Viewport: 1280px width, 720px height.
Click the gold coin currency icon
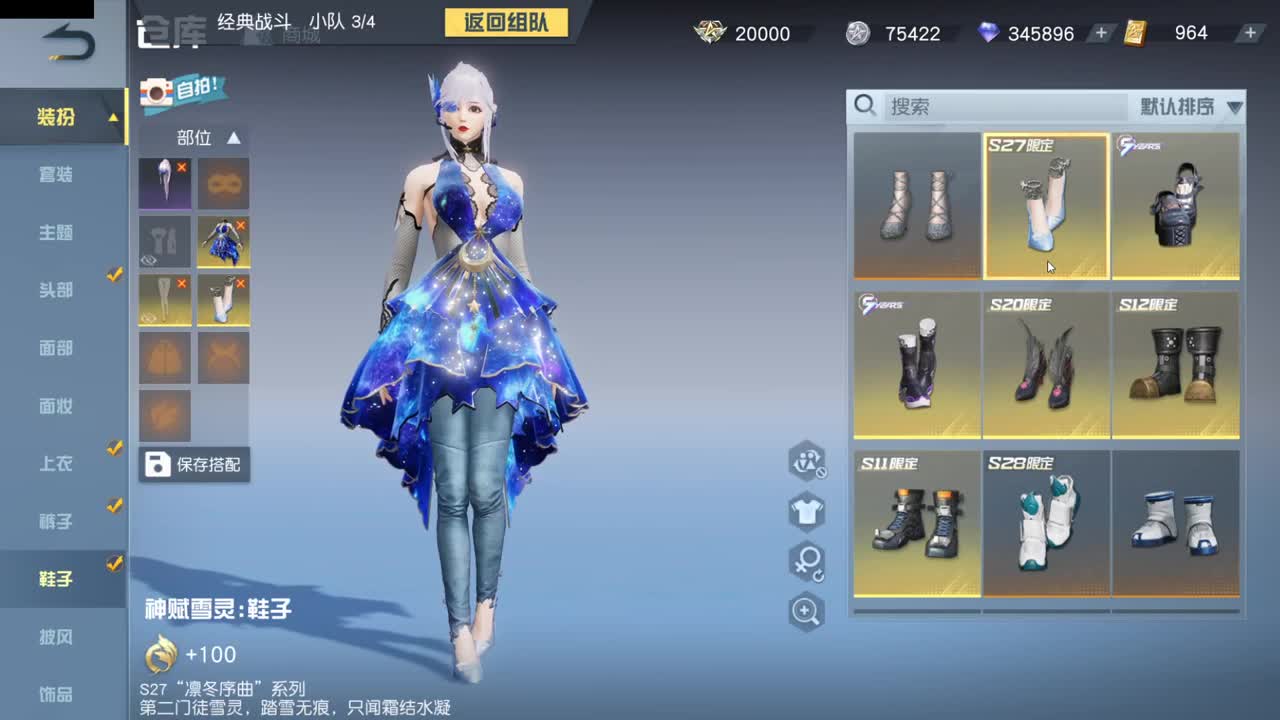click(709, 33)
